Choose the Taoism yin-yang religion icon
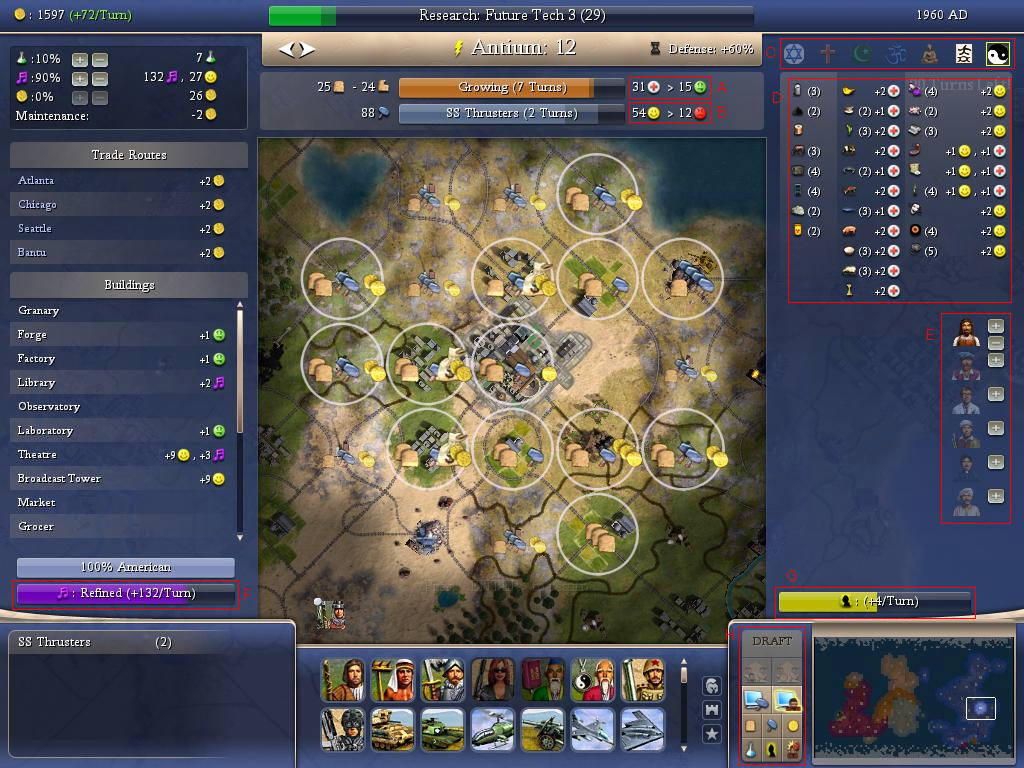The width and height of the screenshot is (1024, 768). (997, 54)
